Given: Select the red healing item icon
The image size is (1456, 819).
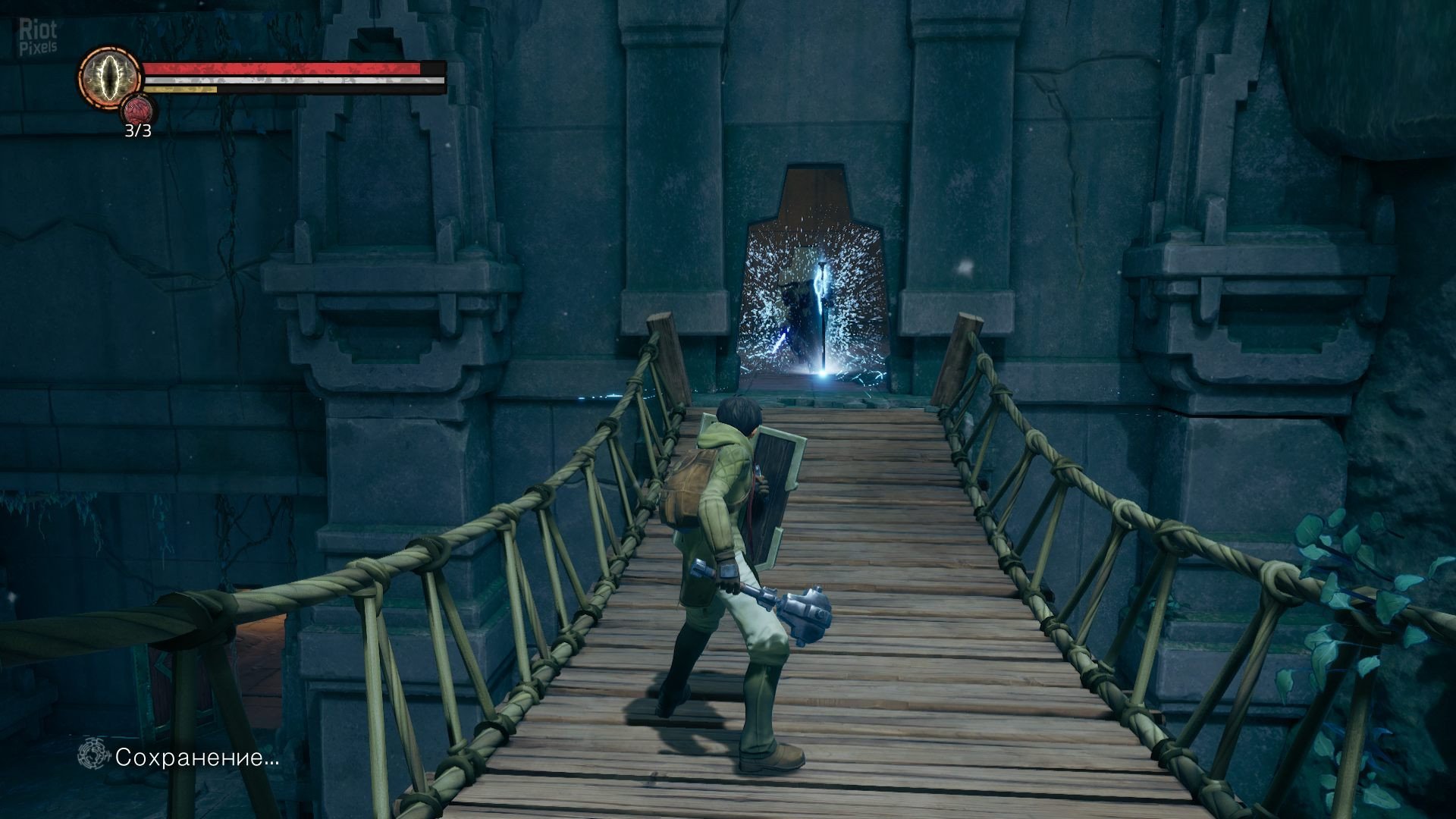Looking at the screenshot, I should (x=138, y=111).
